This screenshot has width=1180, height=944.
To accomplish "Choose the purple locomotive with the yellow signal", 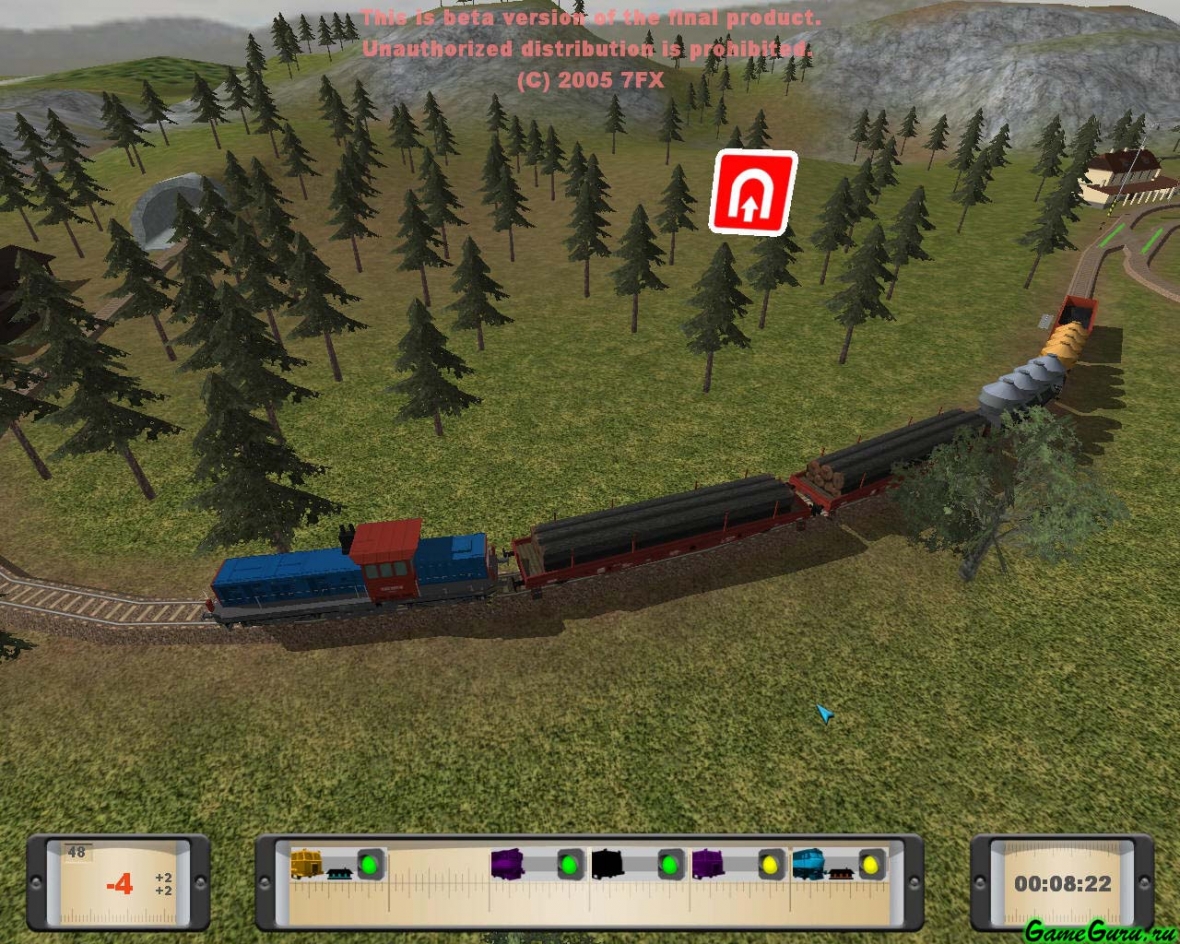I will pos(708,863).
